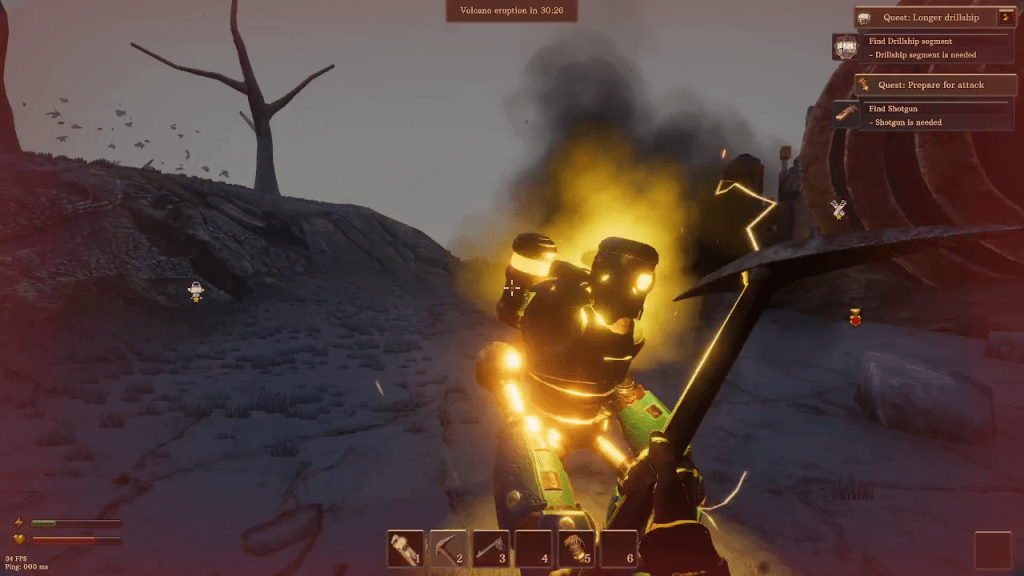Choose the axe in hotbar slot 3
Screen dimensions: 1024x576
click(x=491, y=548)
